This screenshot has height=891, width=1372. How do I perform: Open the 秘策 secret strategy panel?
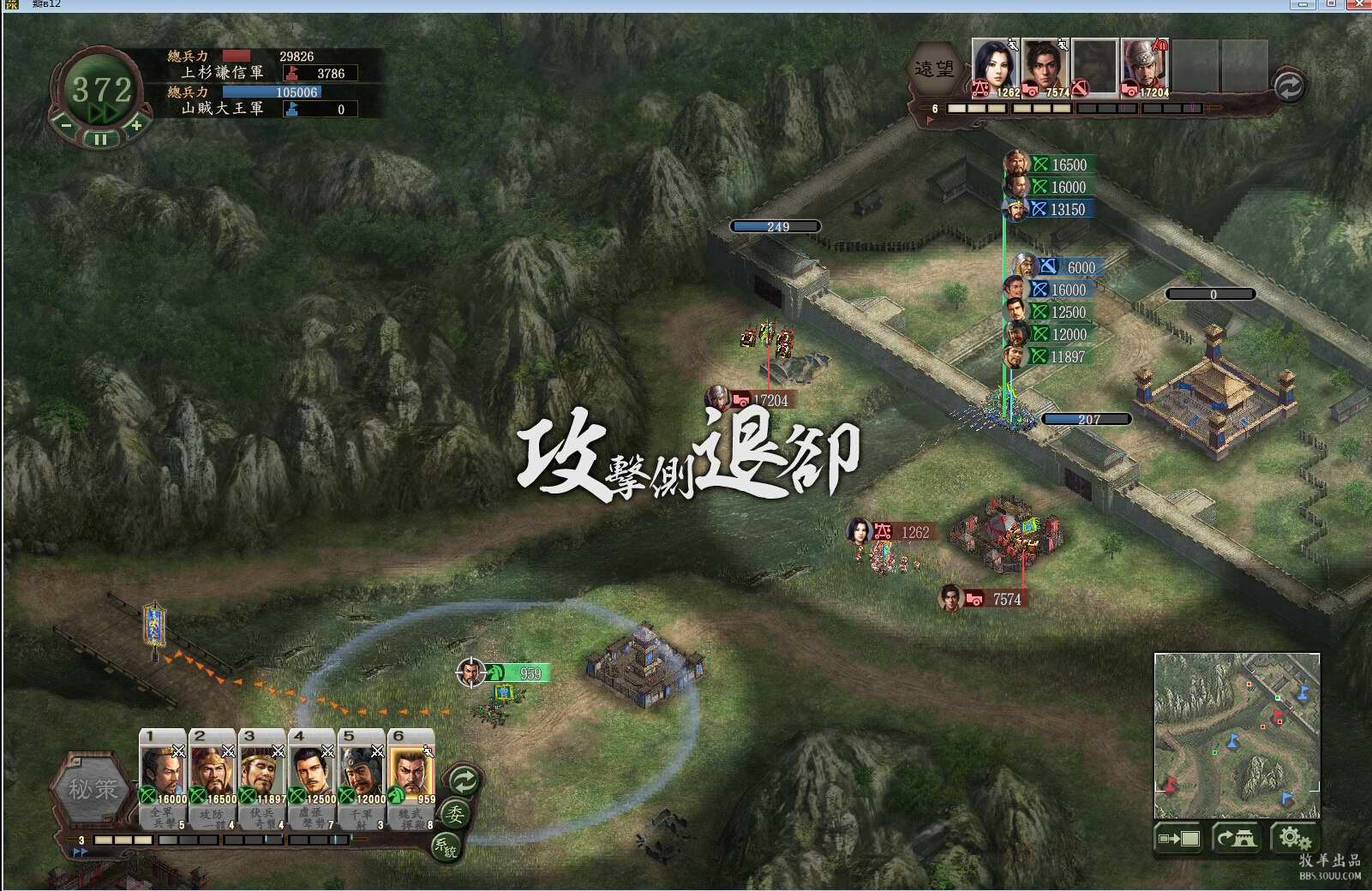pos(93,788)
